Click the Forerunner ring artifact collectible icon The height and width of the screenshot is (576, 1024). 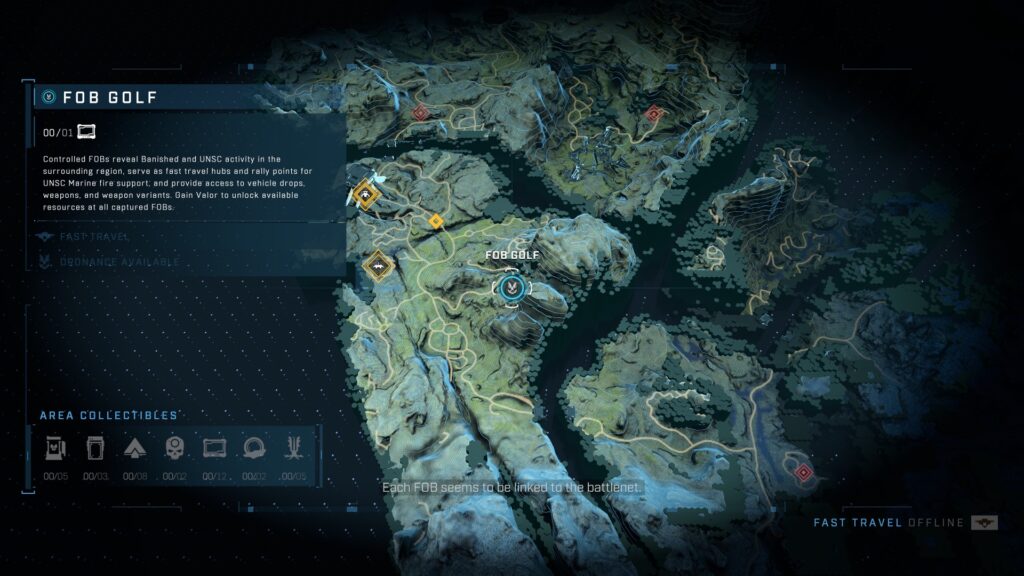click(x=255, y=448)
